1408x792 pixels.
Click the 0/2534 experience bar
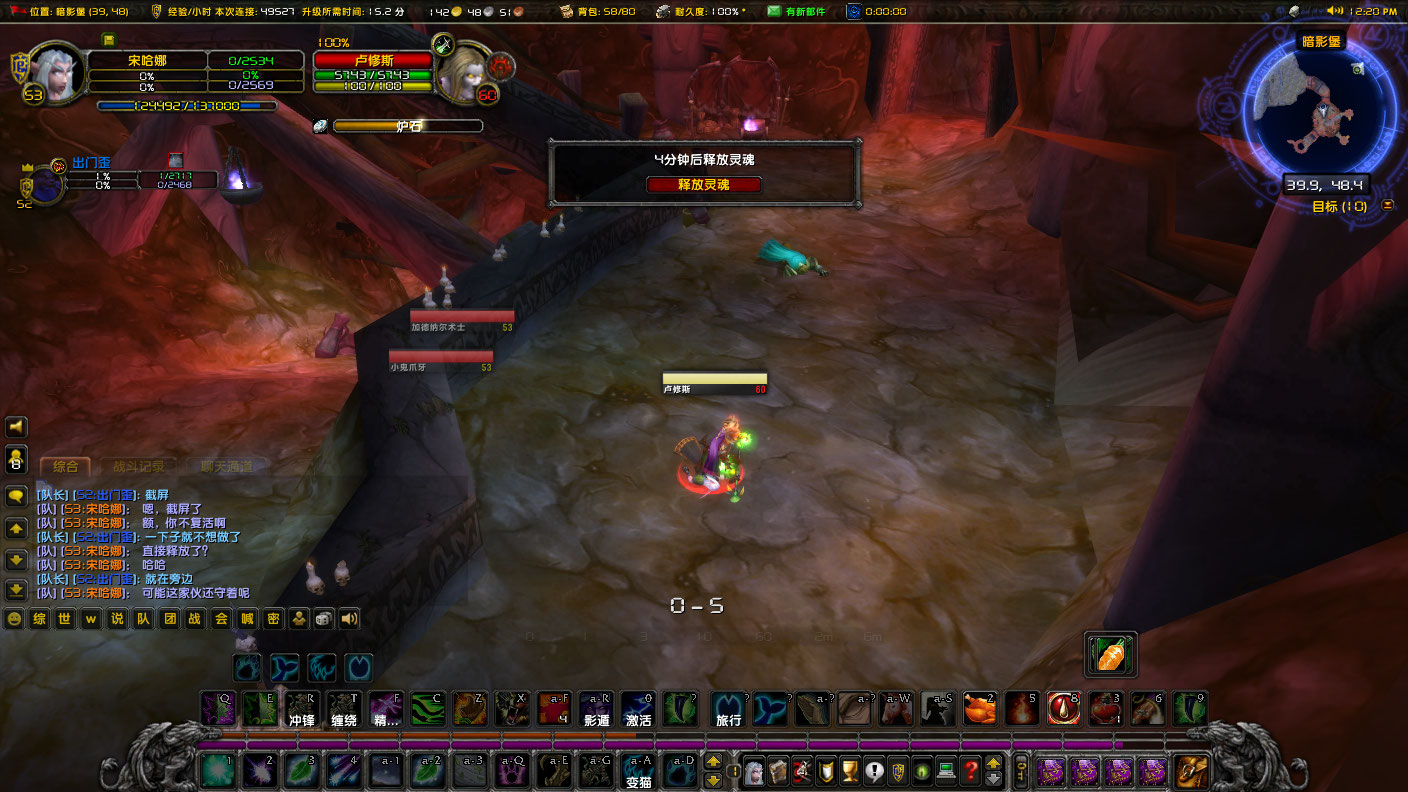[252, 61]
